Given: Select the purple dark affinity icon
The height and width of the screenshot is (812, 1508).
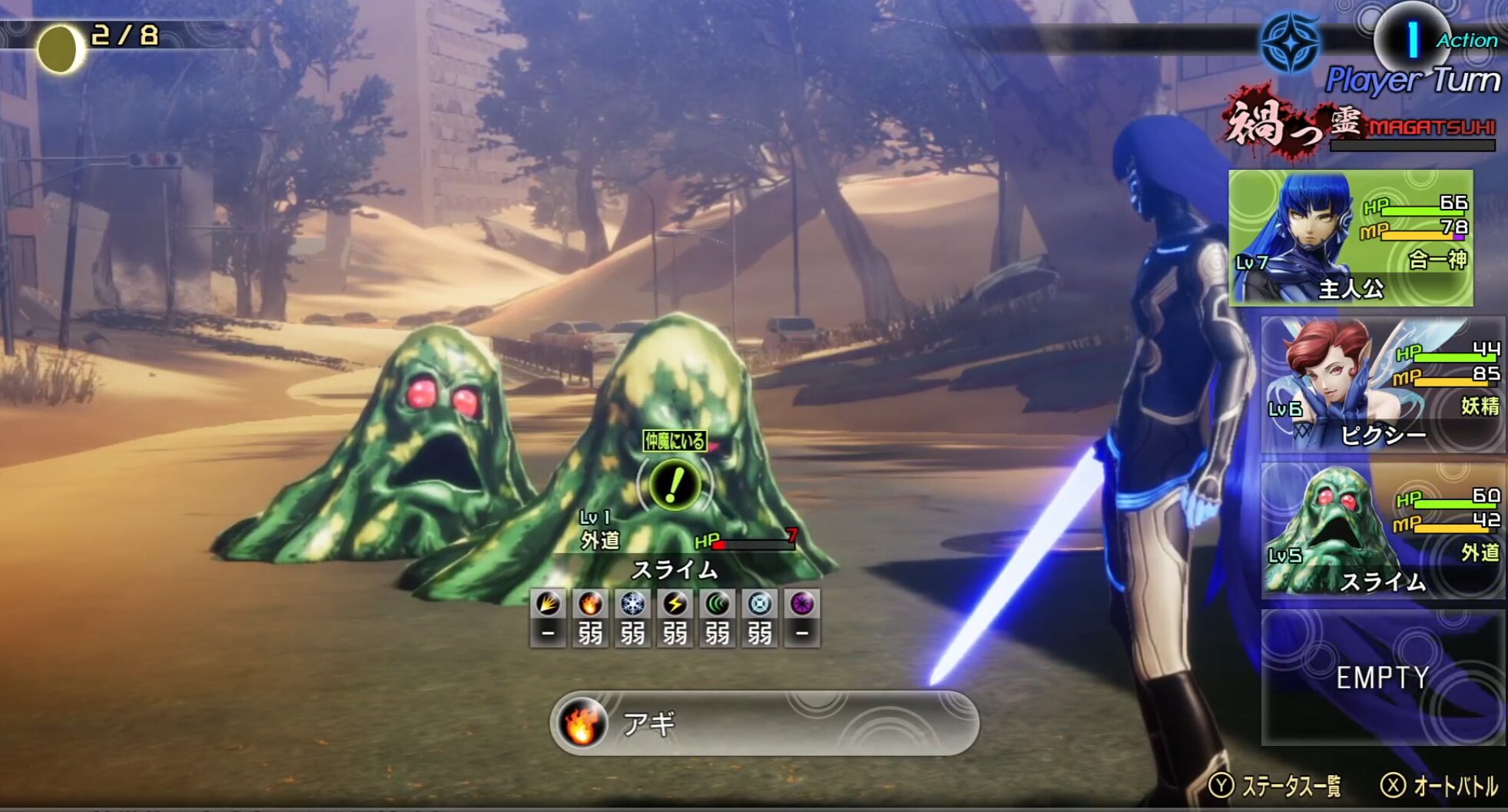Looking at the screenshot, I should click(801, 604).
